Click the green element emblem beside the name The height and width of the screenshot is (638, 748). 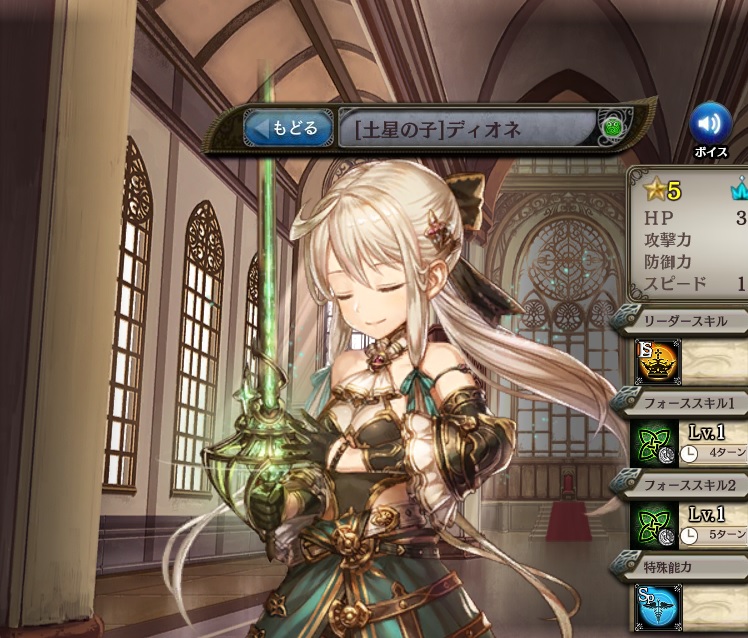point(612,127)
